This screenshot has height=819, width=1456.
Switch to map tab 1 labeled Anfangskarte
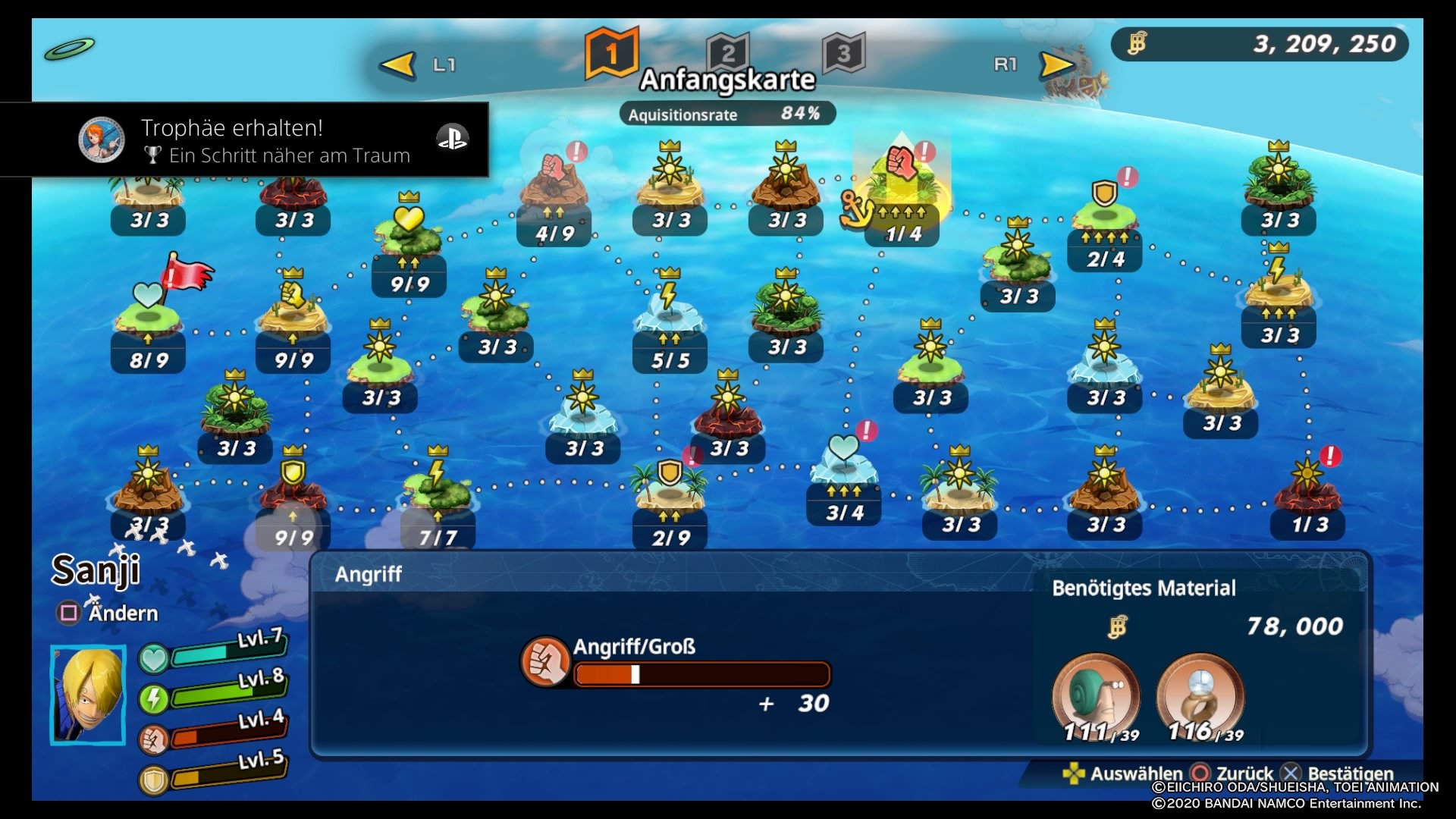612,52
